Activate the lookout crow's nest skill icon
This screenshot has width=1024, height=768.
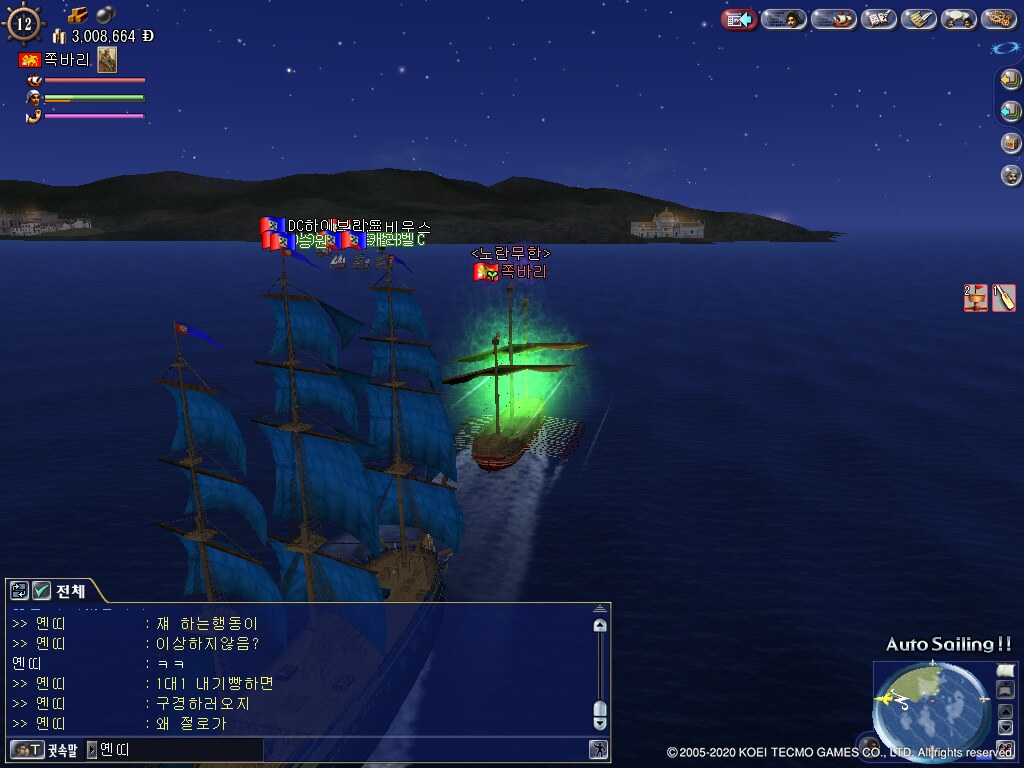click(x=976, y=297)
